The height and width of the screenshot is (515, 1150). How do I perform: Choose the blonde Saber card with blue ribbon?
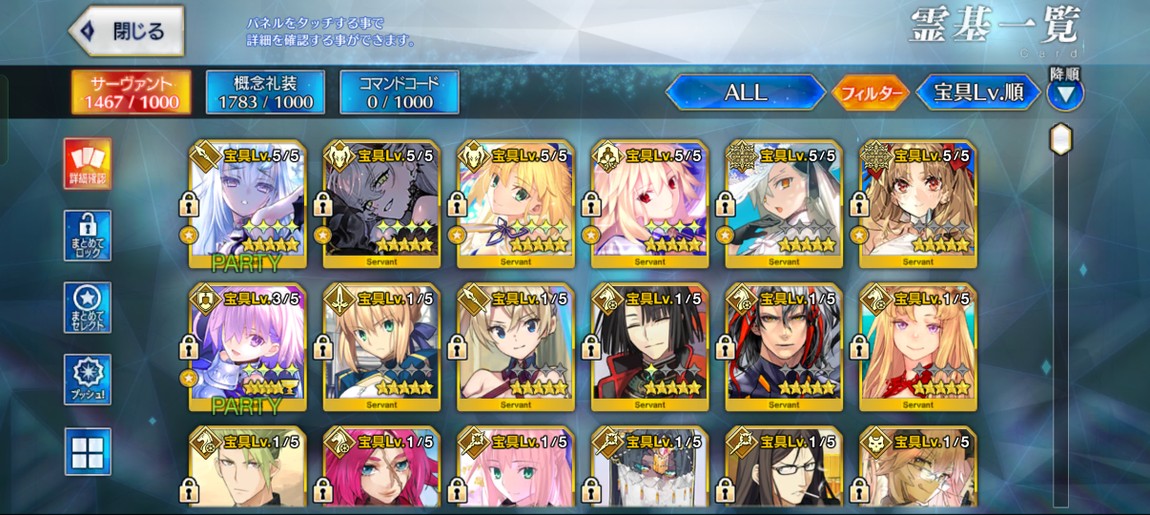[381, 346]
